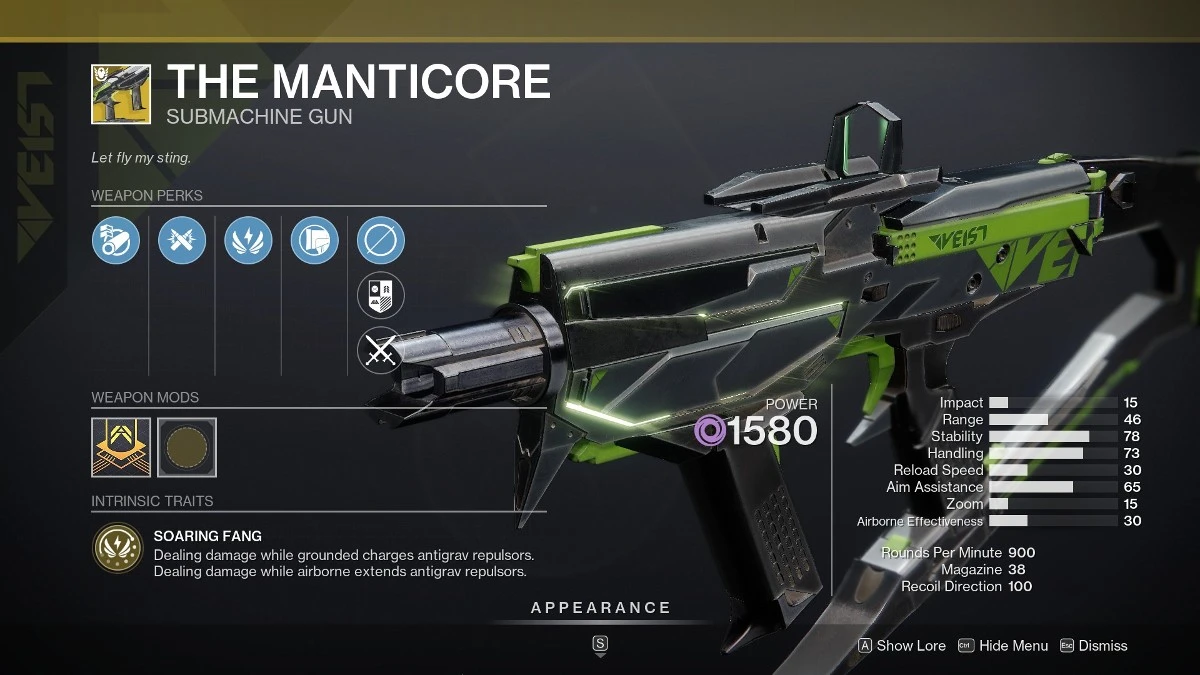Choose the crossed swords Crucible tracker

381,349
